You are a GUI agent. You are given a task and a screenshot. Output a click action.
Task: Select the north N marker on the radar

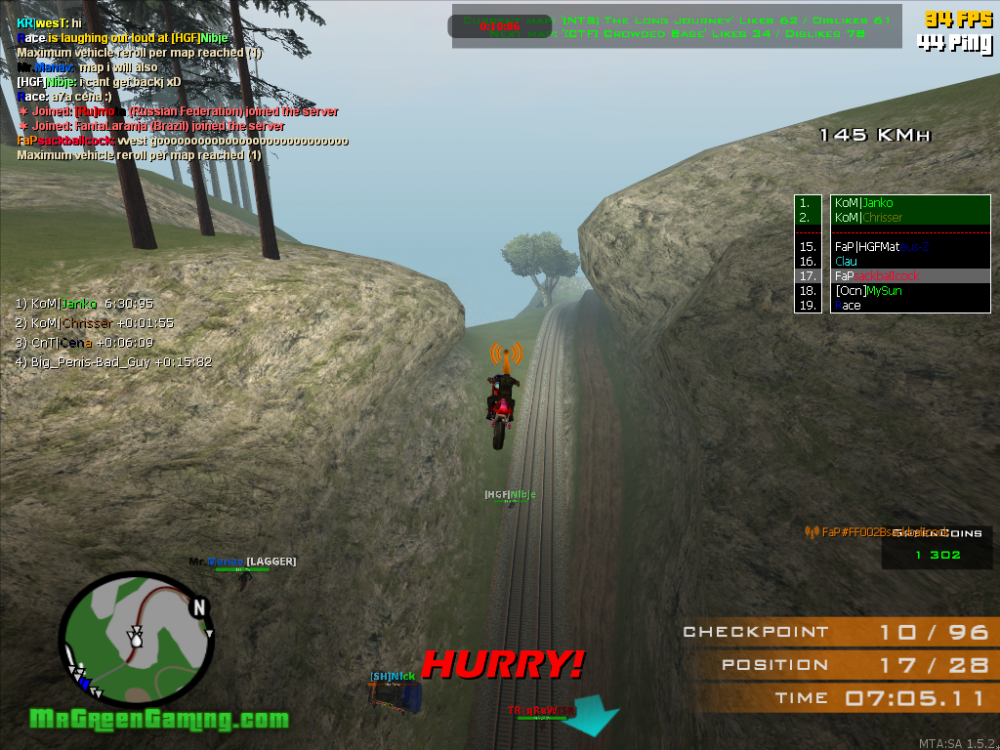point(199,606)
